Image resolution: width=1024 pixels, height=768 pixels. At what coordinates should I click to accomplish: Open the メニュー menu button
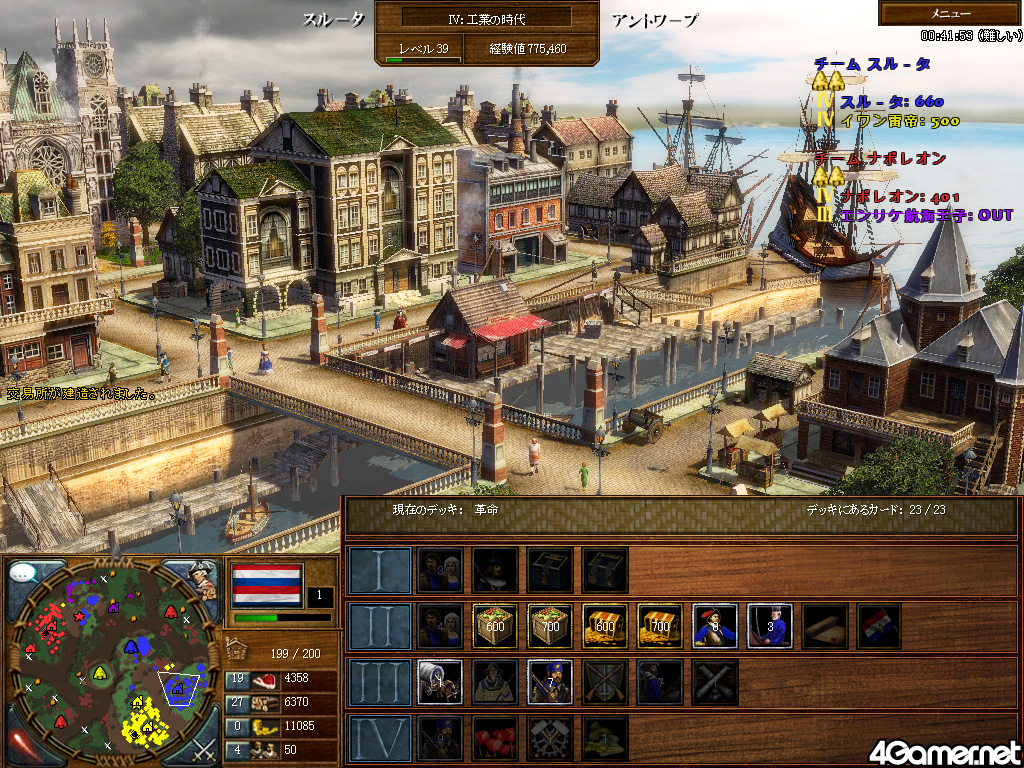point(950,13)
